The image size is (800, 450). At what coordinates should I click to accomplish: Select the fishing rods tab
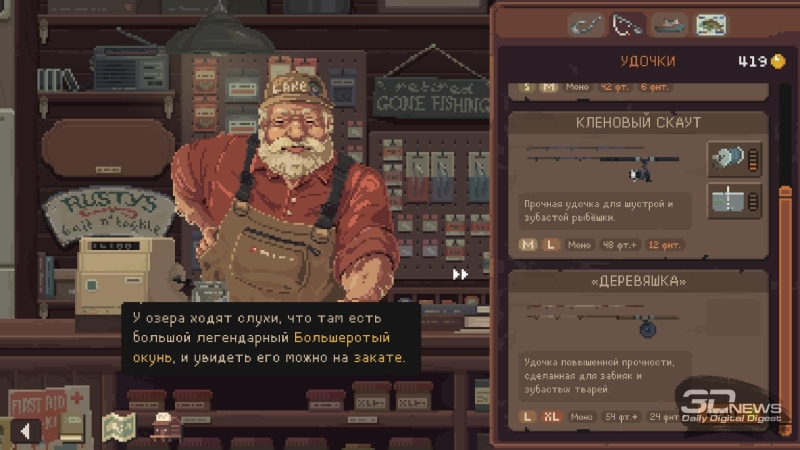628,24
